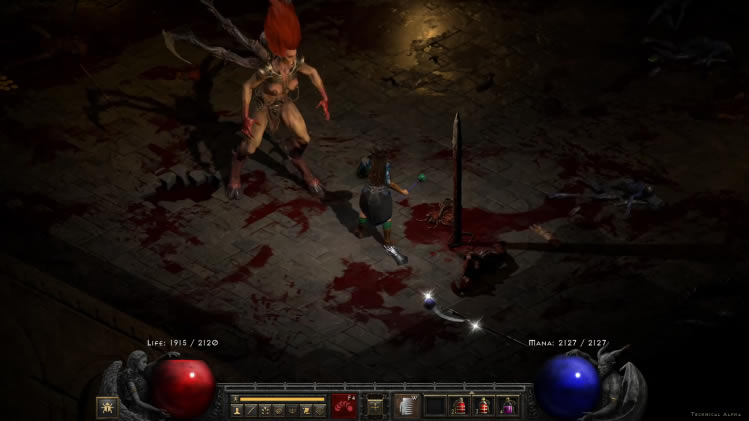Use the red potion in belt slot 3
The image size is (749, 421).
pyautogui.click(x=484, y=406)
